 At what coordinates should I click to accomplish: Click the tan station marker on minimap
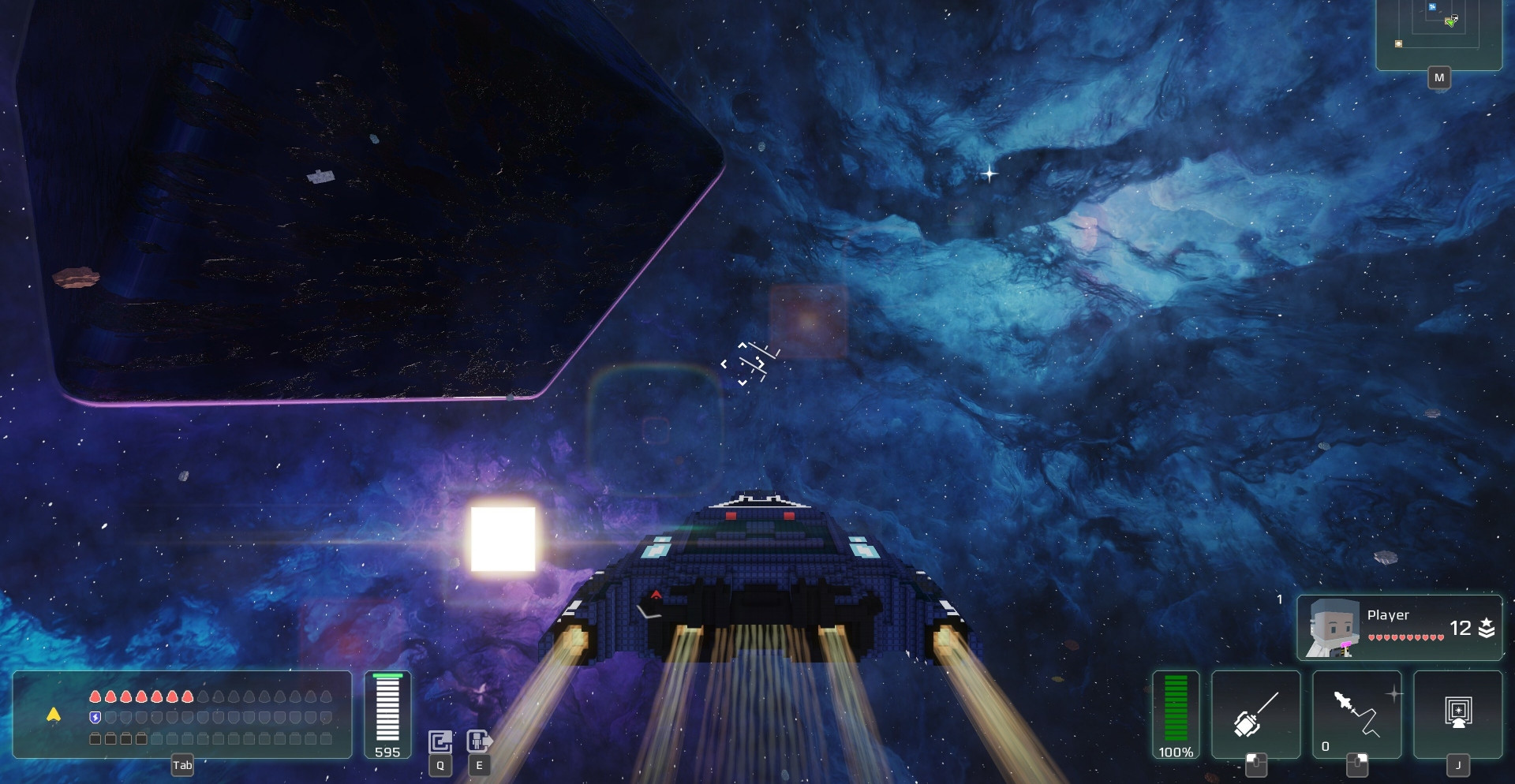pos(1399,44)
